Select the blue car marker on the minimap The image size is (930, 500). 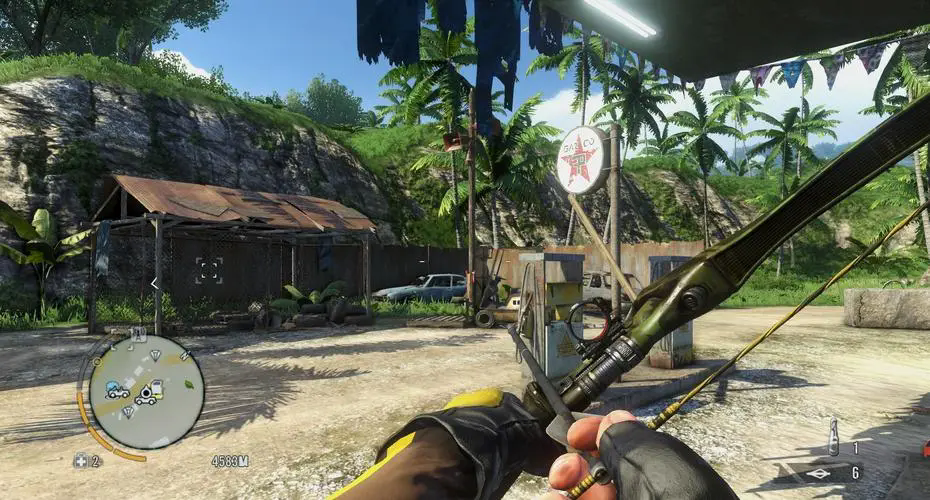(x=116, y=390)
